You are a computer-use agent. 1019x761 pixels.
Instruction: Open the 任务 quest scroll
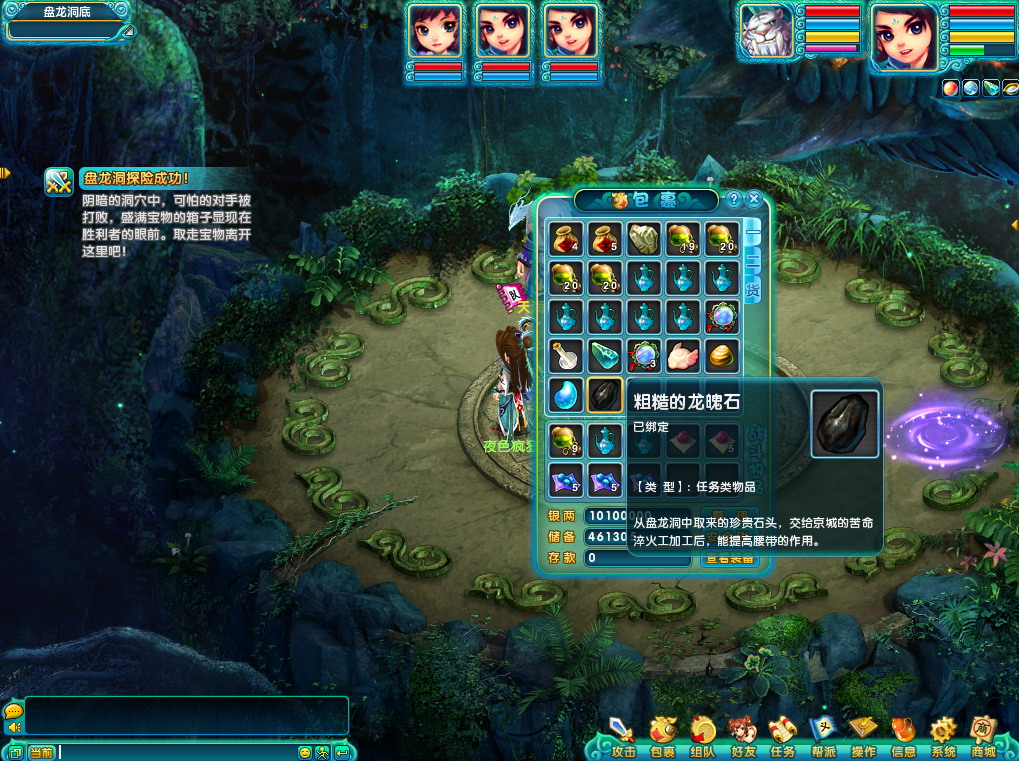click(782, 737)
